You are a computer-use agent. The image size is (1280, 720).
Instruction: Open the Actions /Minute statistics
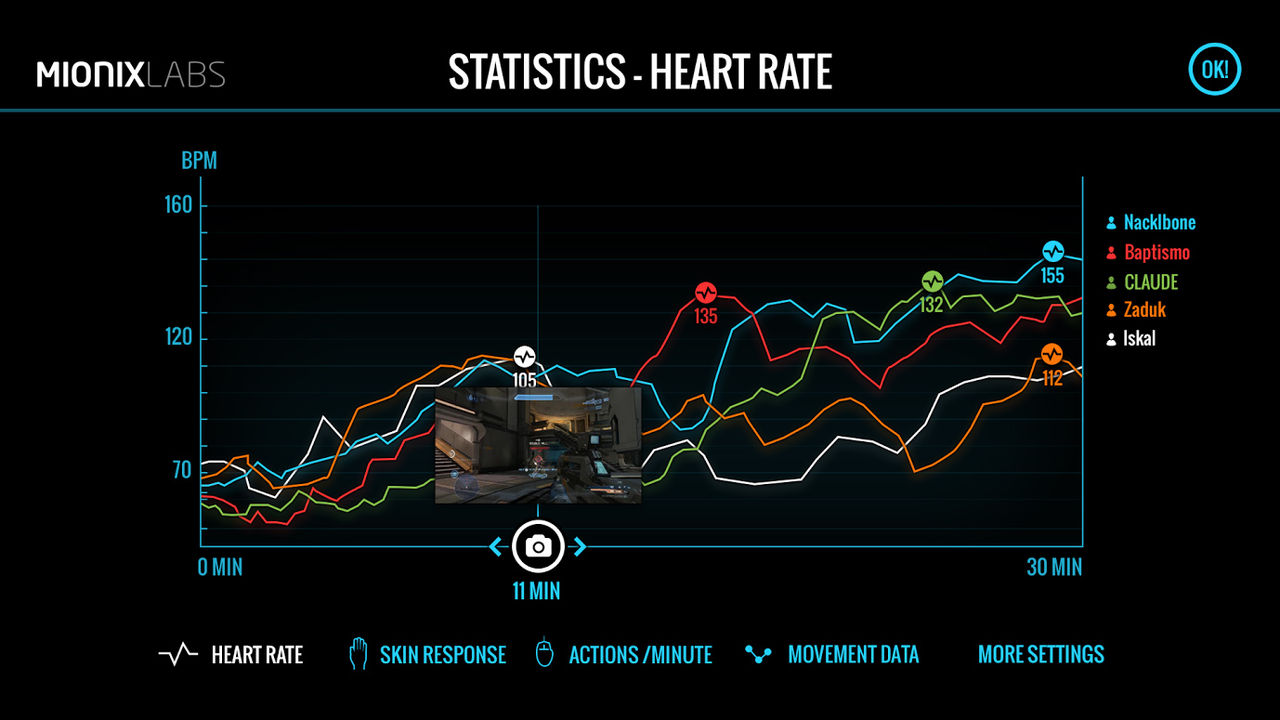coord(624,655)
